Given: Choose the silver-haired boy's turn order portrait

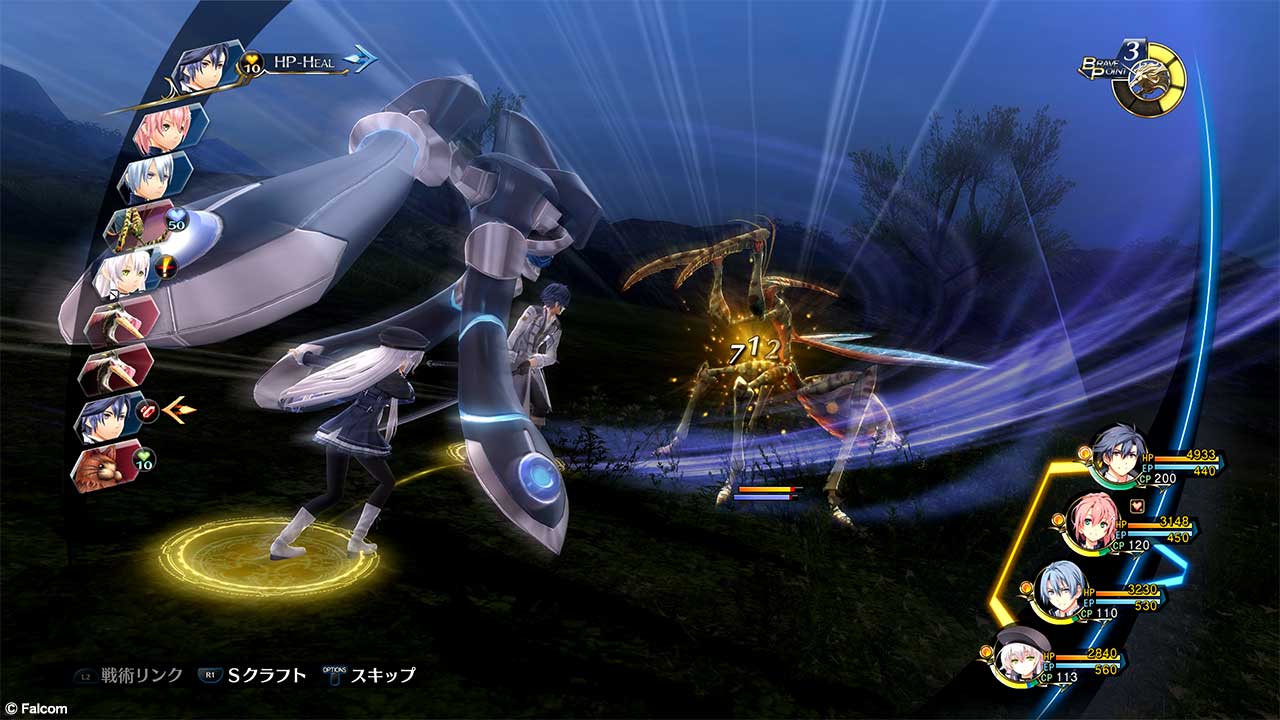Looking at the screenshot, I should pos(152,178).
